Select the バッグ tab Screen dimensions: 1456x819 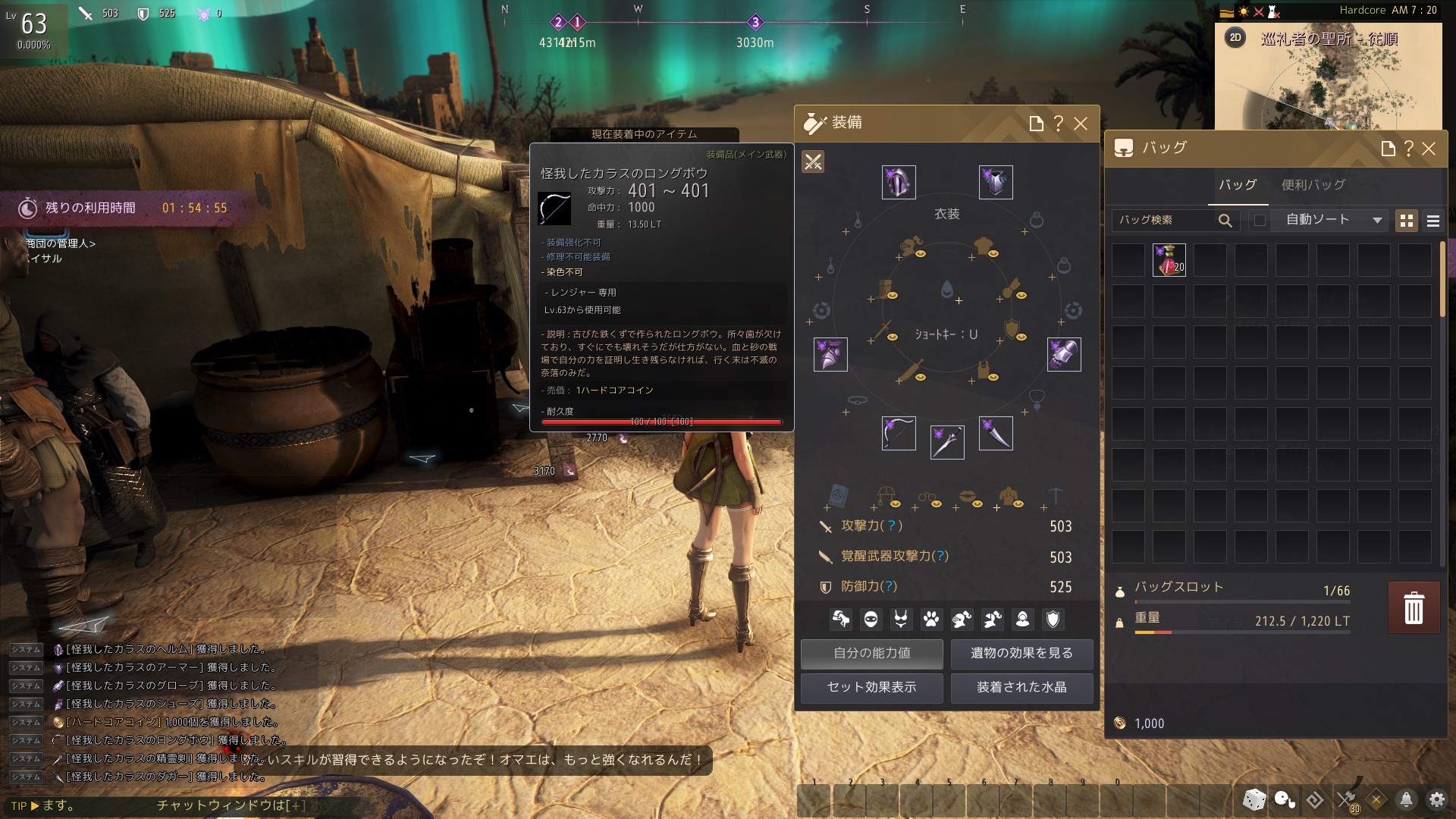(1238, 185)
